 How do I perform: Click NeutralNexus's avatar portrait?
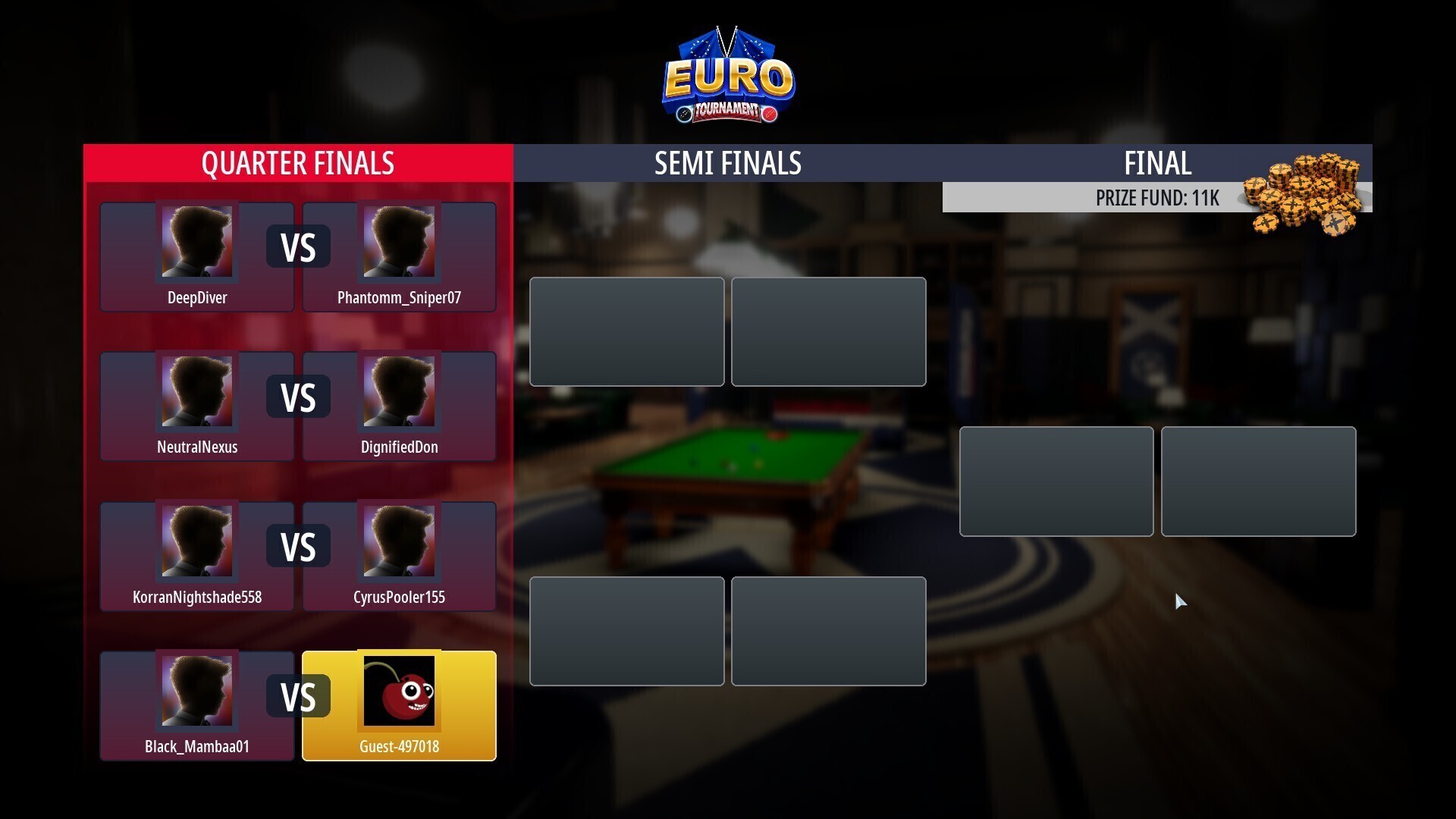pos(196,391)
